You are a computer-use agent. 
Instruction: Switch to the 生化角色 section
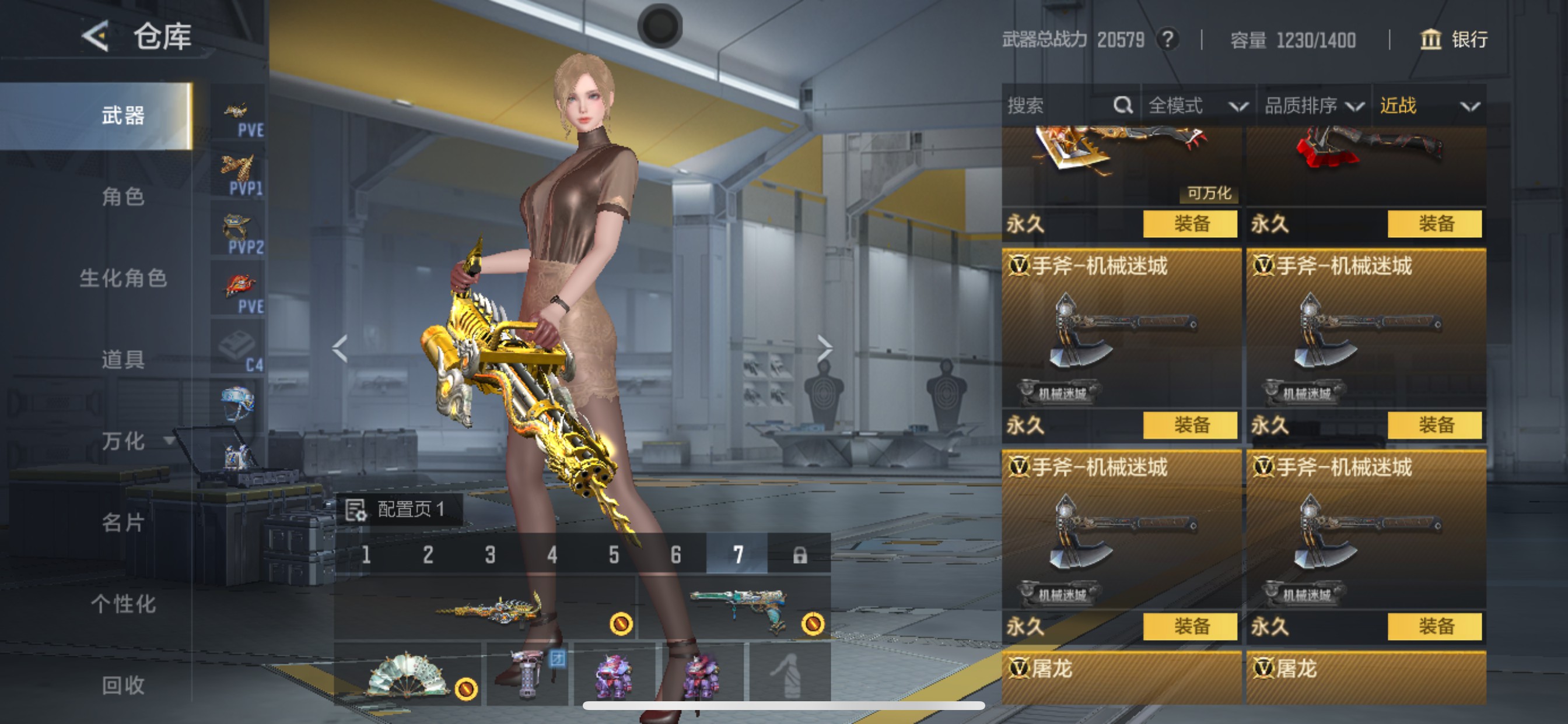(123, 278)
